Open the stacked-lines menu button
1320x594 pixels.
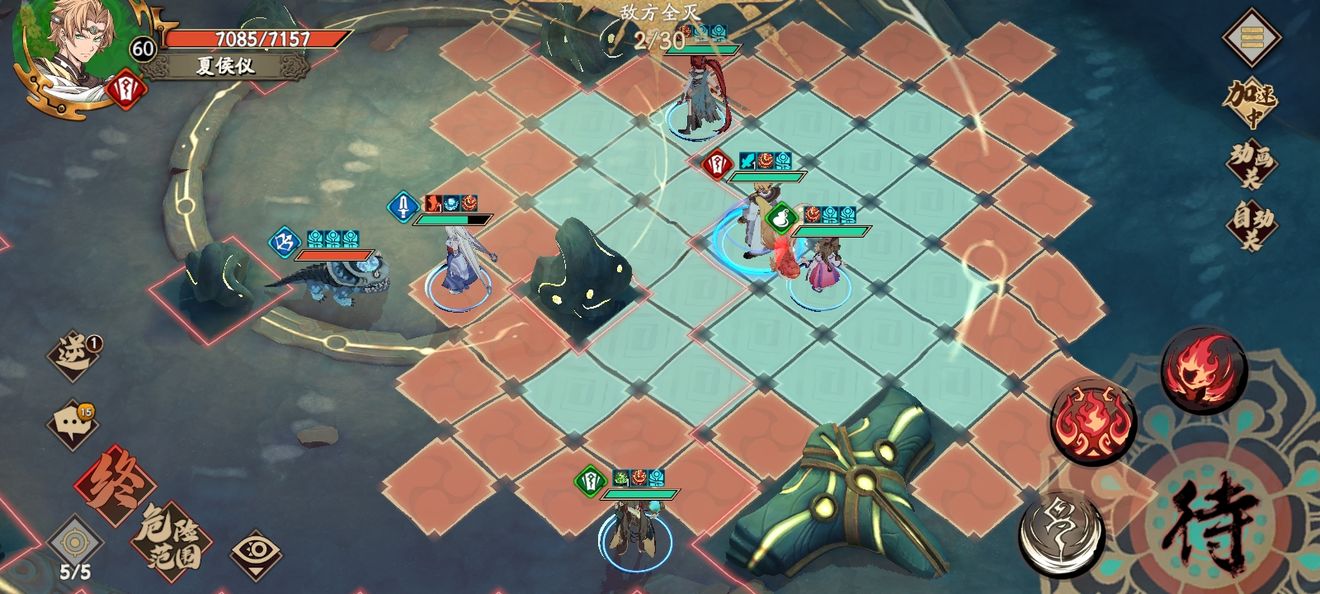point(1252,37)
